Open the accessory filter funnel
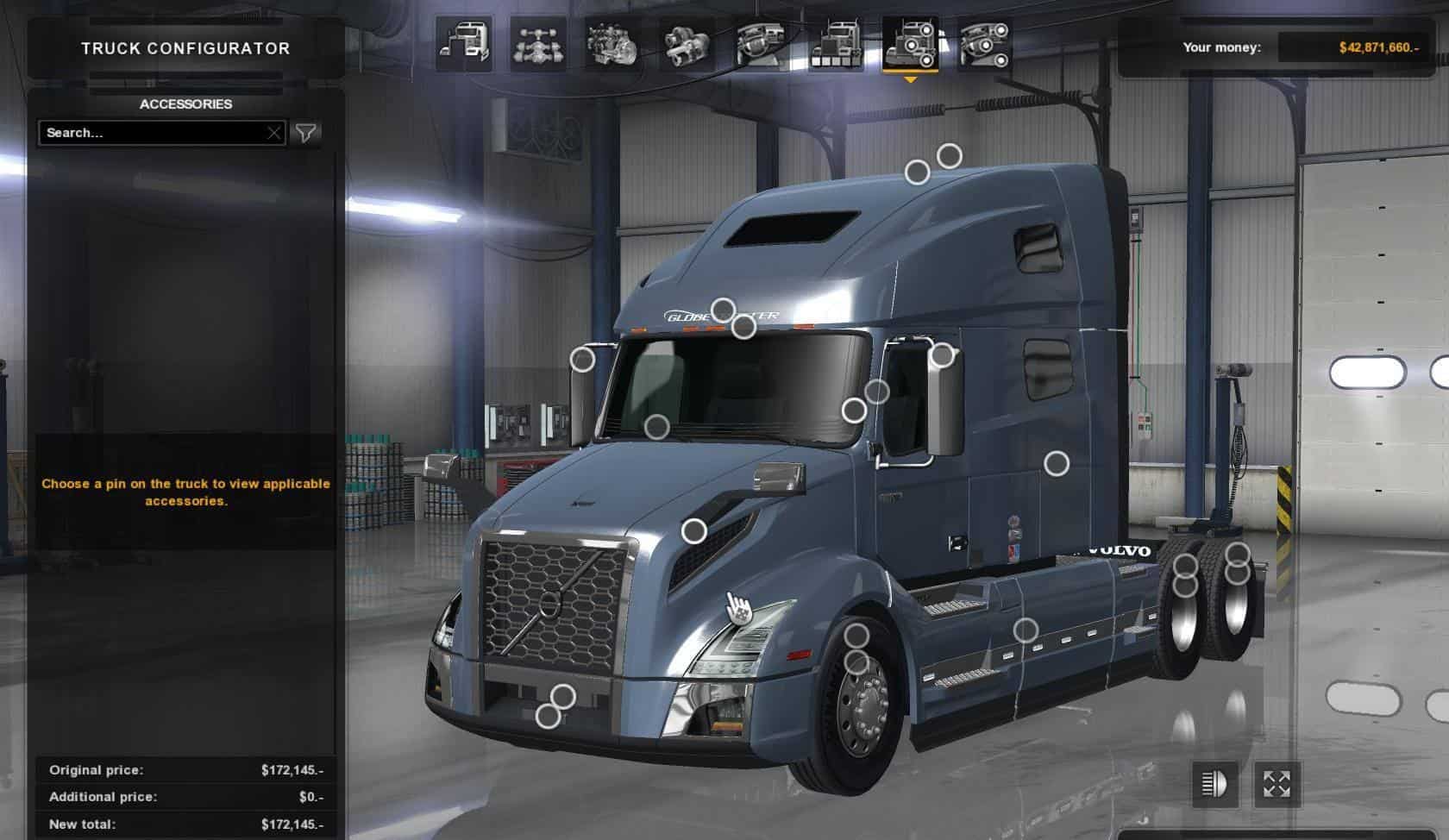This screenshot has height=840, width=1449. pyautogui.click(x=306, y=133)
